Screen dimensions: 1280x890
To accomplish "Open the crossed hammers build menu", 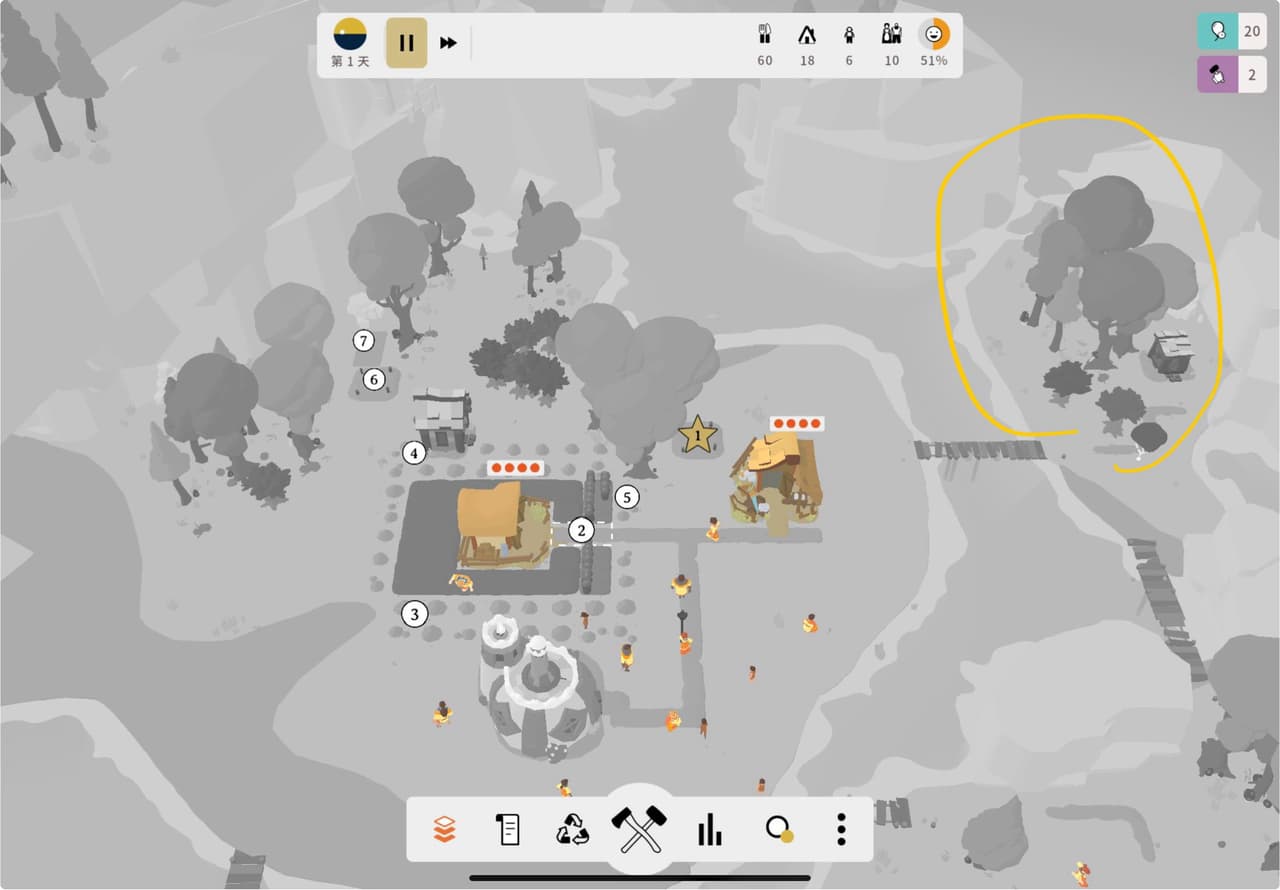I will (x=639, y=829).
